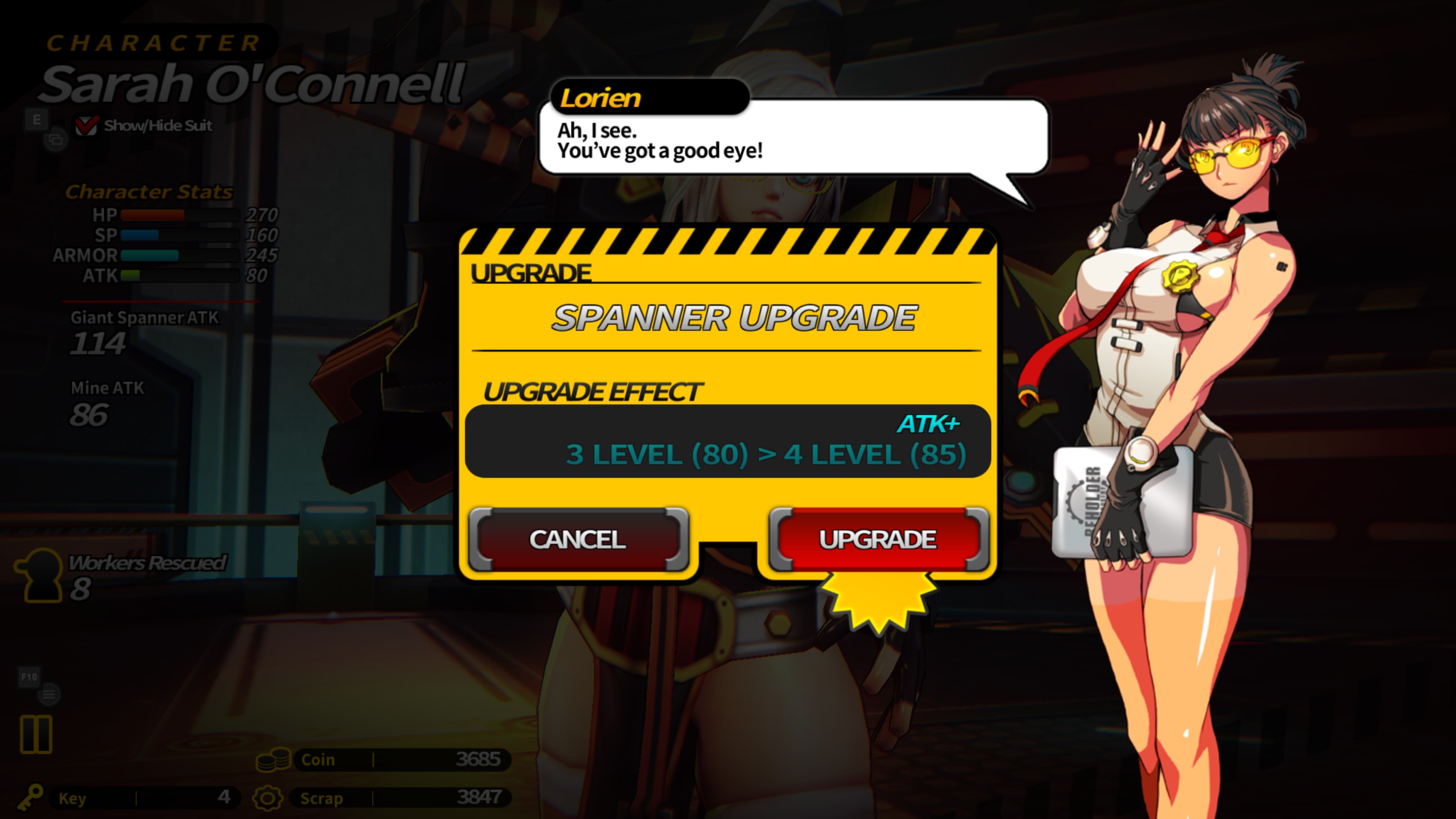Confirm the spanner upgrade with the red UPGRADE button
The width and height of the screenshot is (1456, 819).
tap(878, 539)
